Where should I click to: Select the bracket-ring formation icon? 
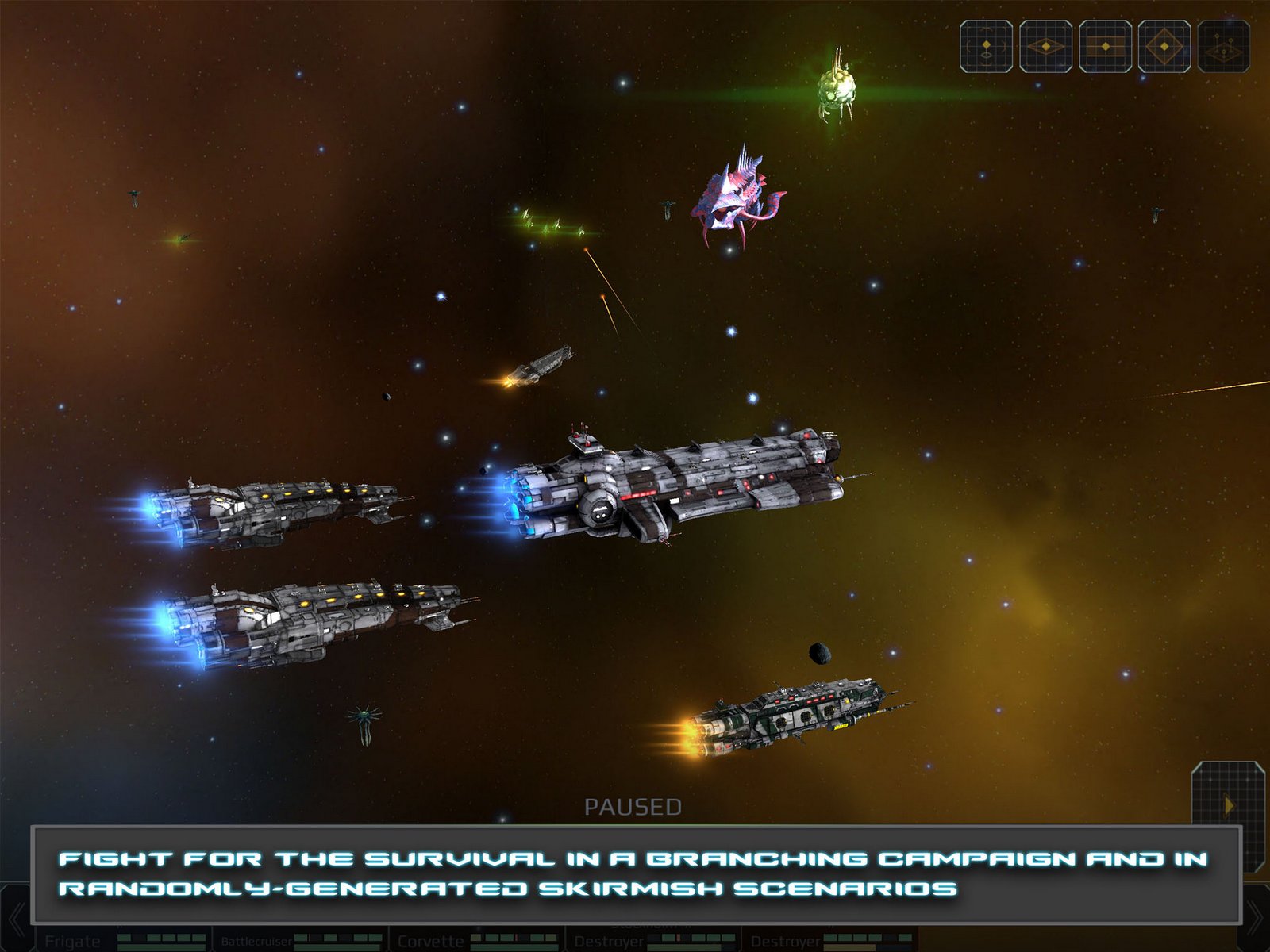[986, 47]
